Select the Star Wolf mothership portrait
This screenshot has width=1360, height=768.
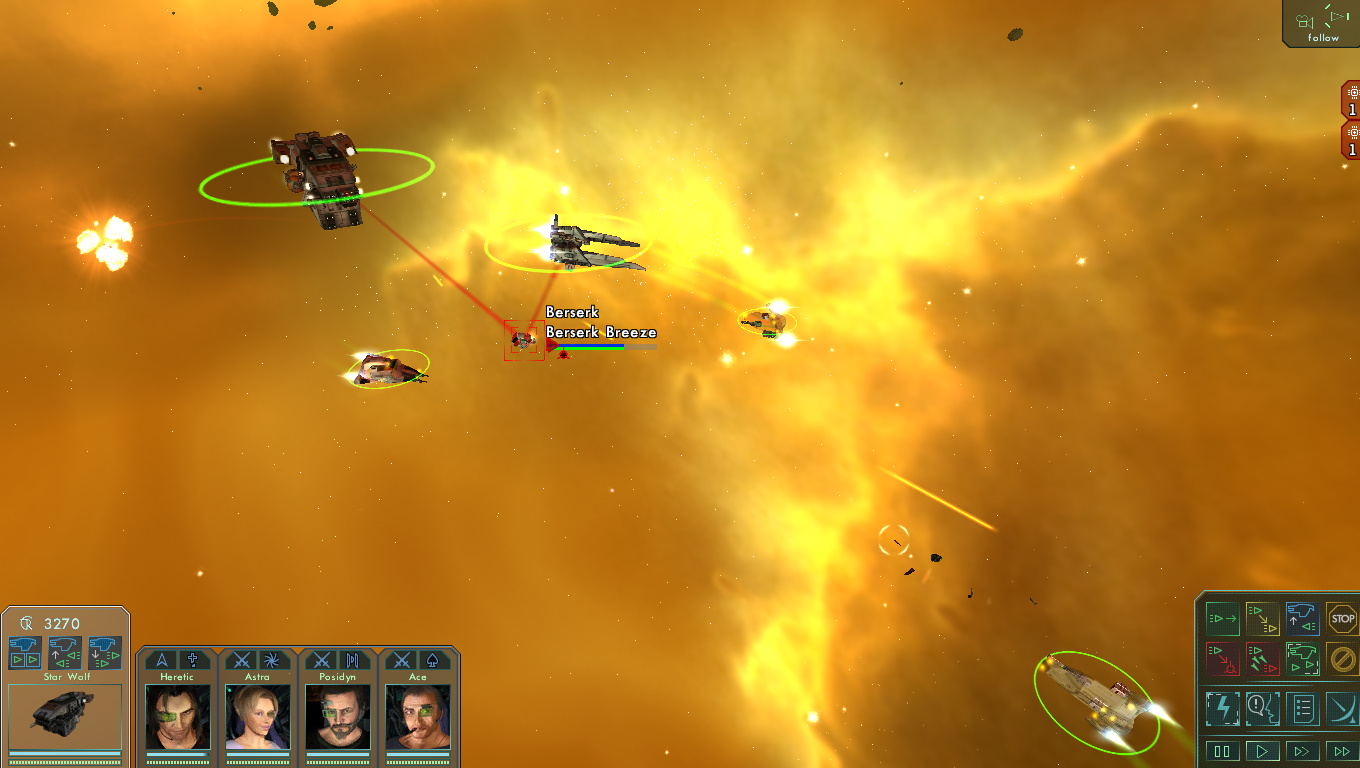65,716
